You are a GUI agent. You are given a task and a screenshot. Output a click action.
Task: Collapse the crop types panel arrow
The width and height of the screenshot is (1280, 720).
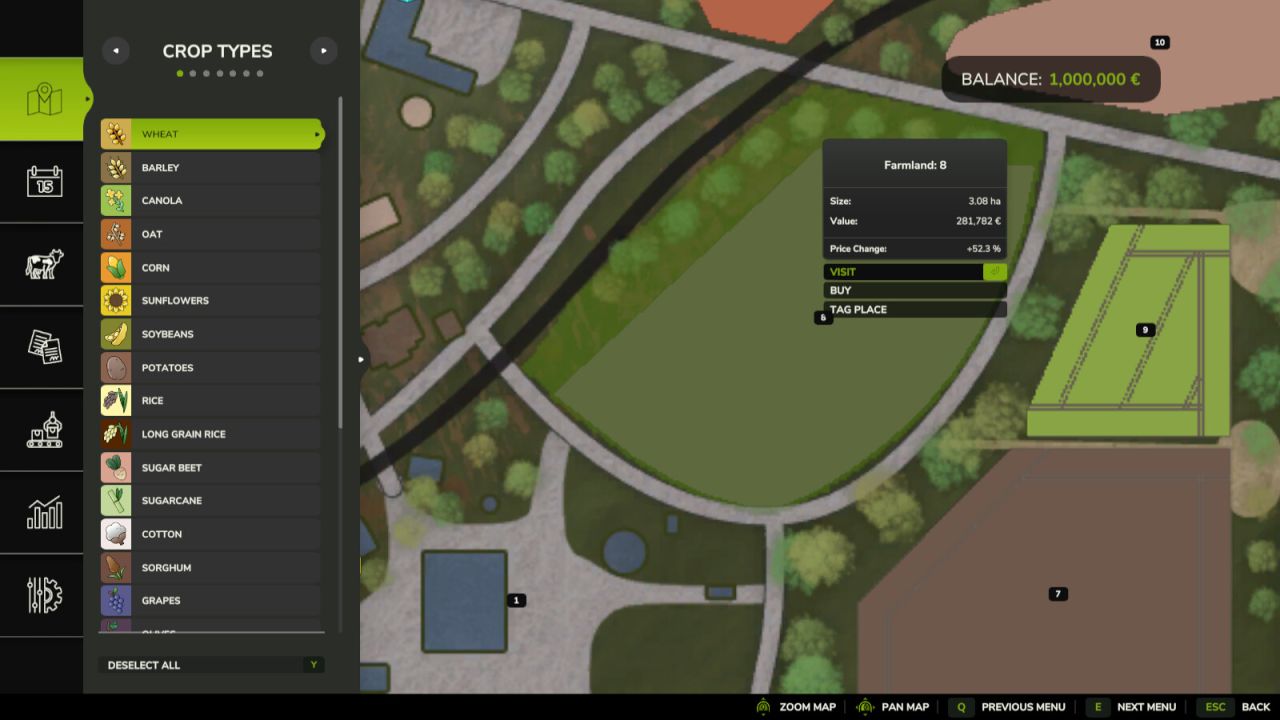click(x=360, y=357)
